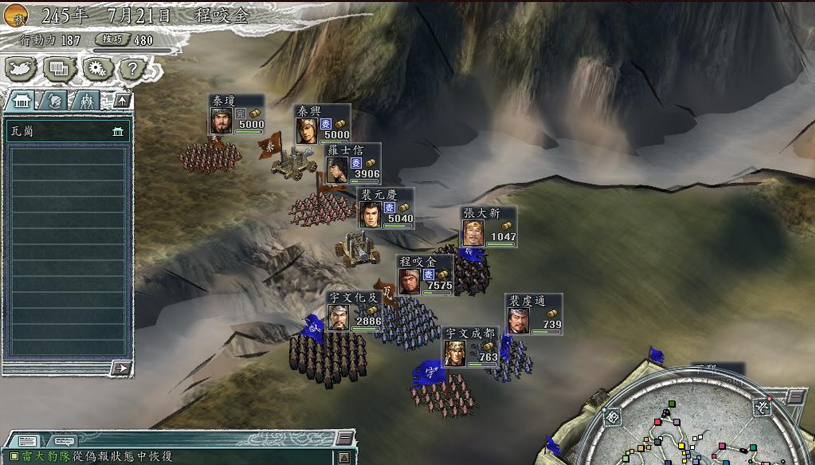Open the China map overview button
The image size is (815, 465).
[22, 68]
